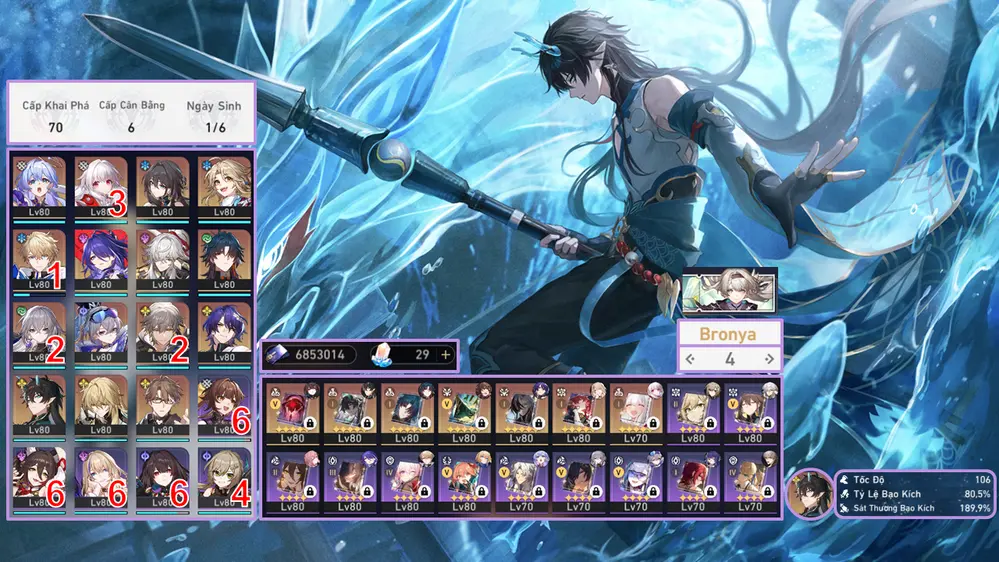The width and height of the screenshot is (999, 562).
Task: Select the green-eyed character tile marked 4
Action: [225, 476]
